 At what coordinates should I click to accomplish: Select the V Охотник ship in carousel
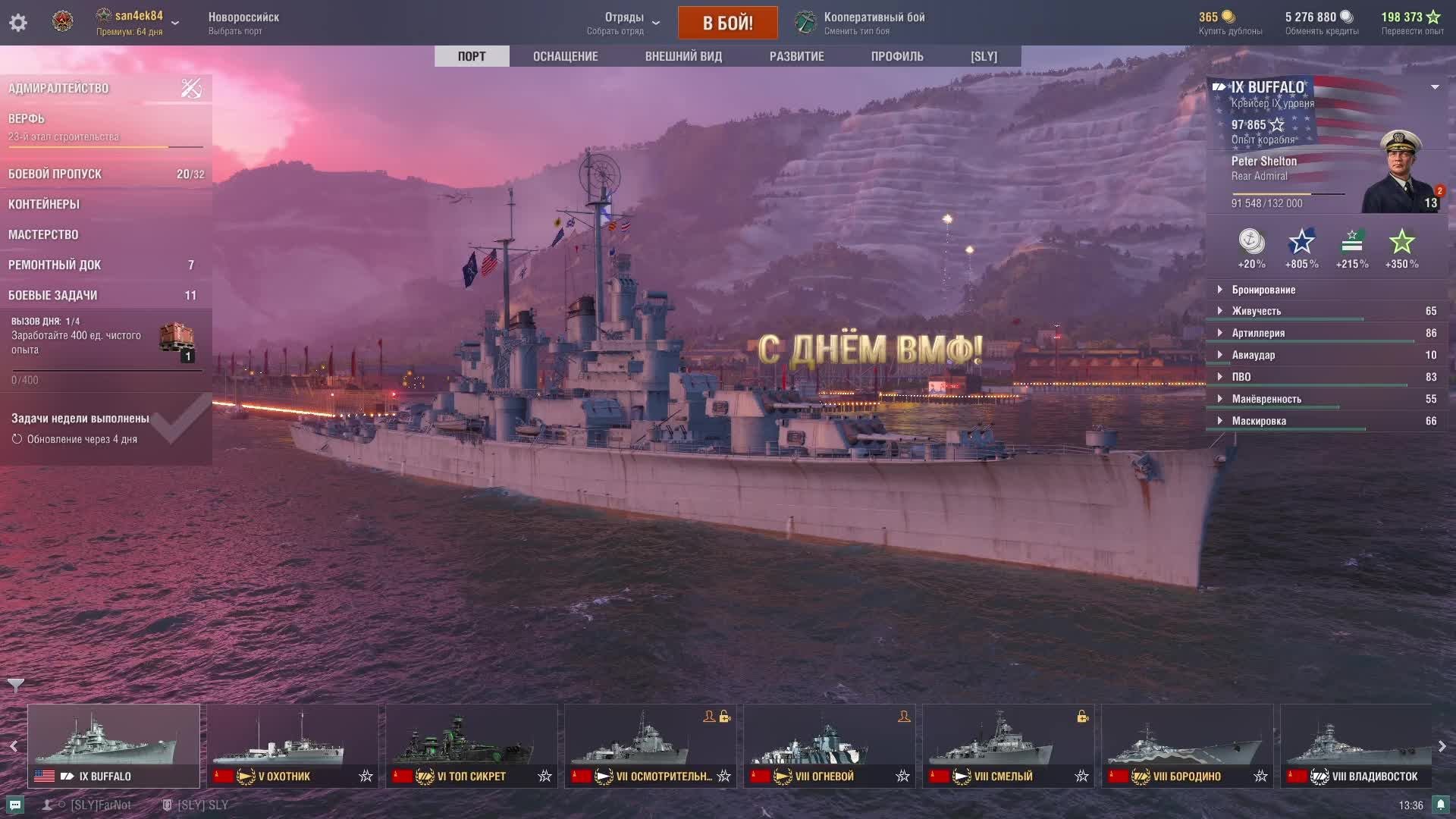pos(293,745)
